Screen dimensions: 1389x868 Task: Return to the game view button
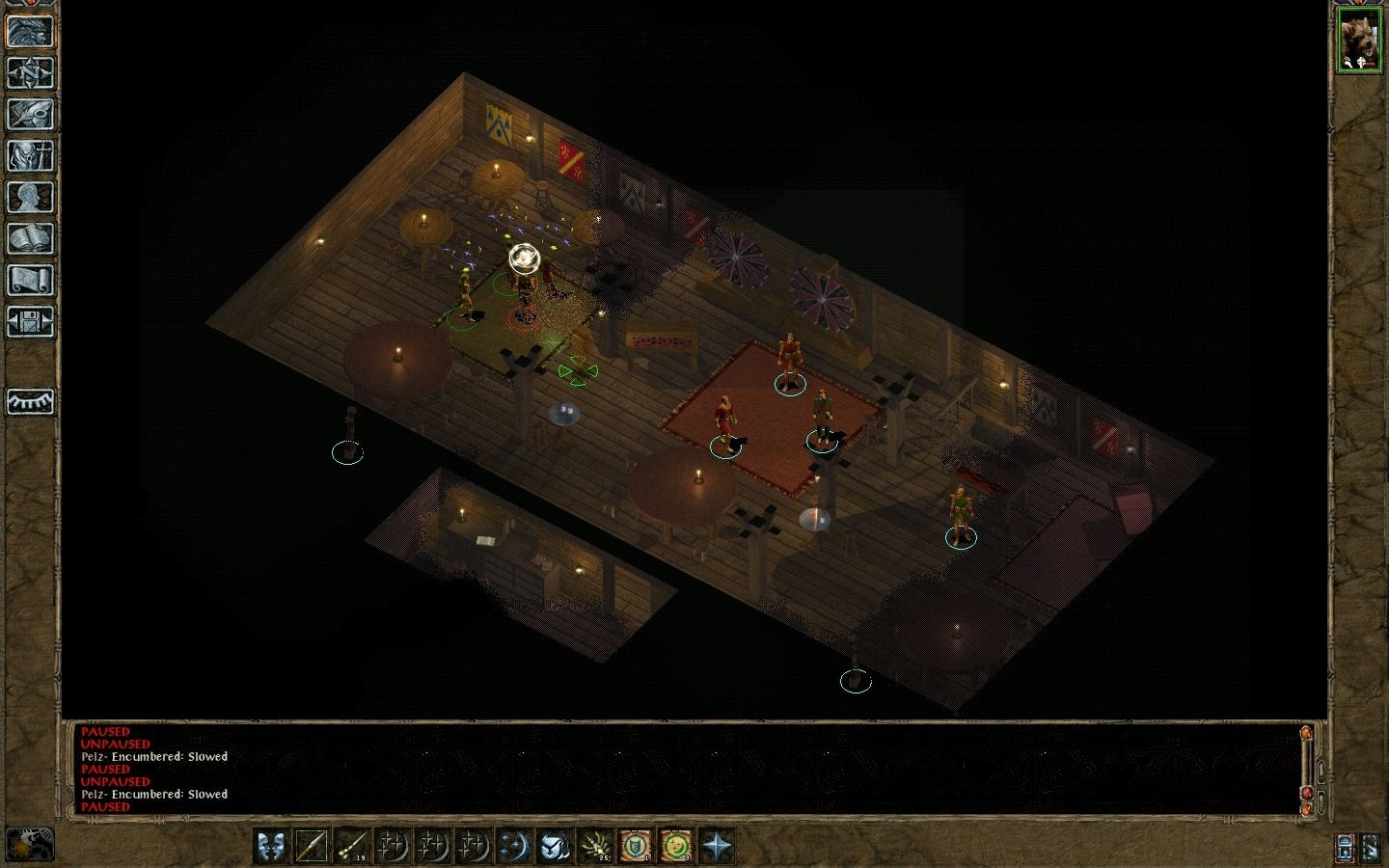coord(30,31)
